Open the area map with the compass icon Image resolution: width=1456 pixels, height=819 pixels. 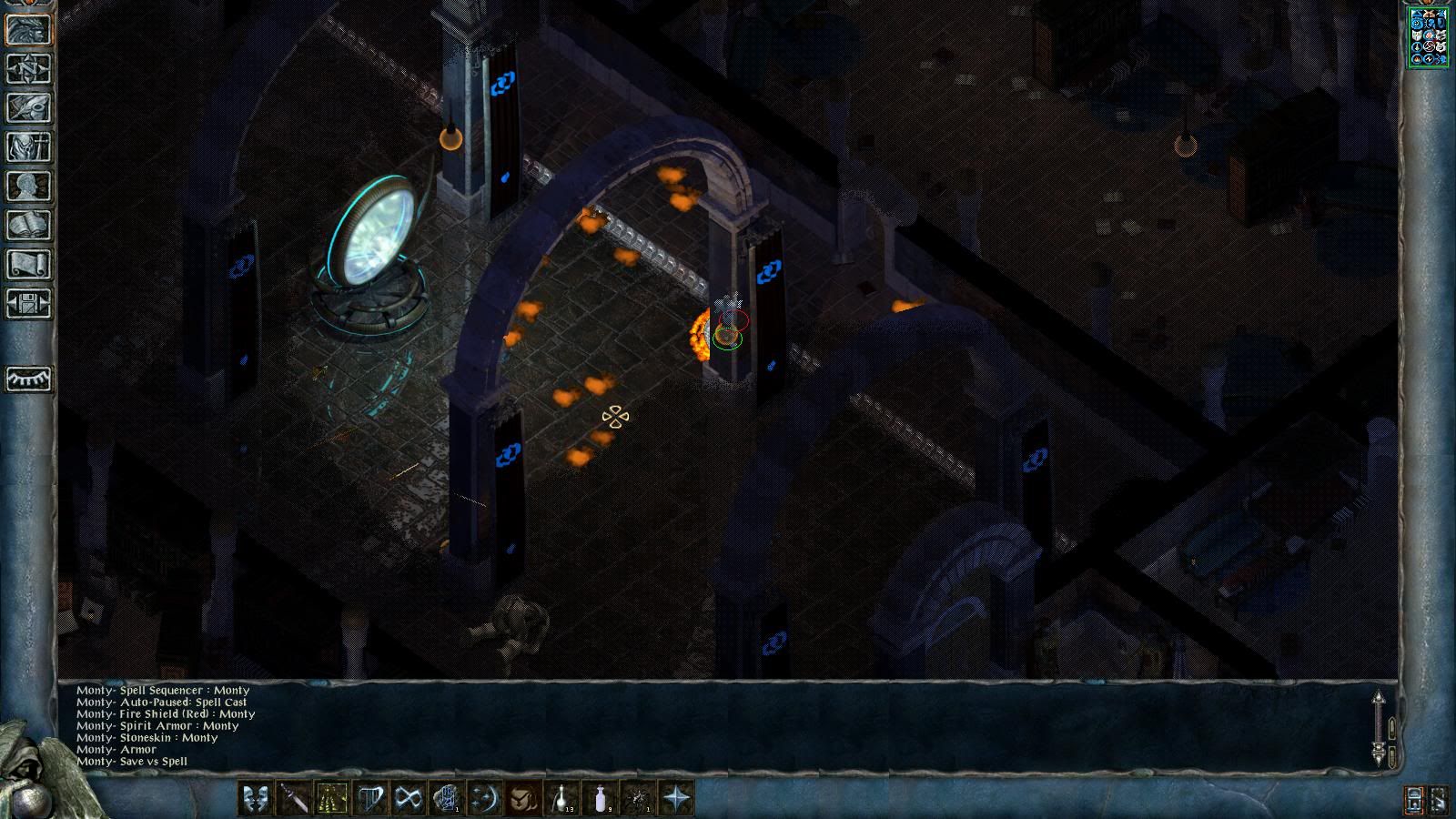(28, 68)
